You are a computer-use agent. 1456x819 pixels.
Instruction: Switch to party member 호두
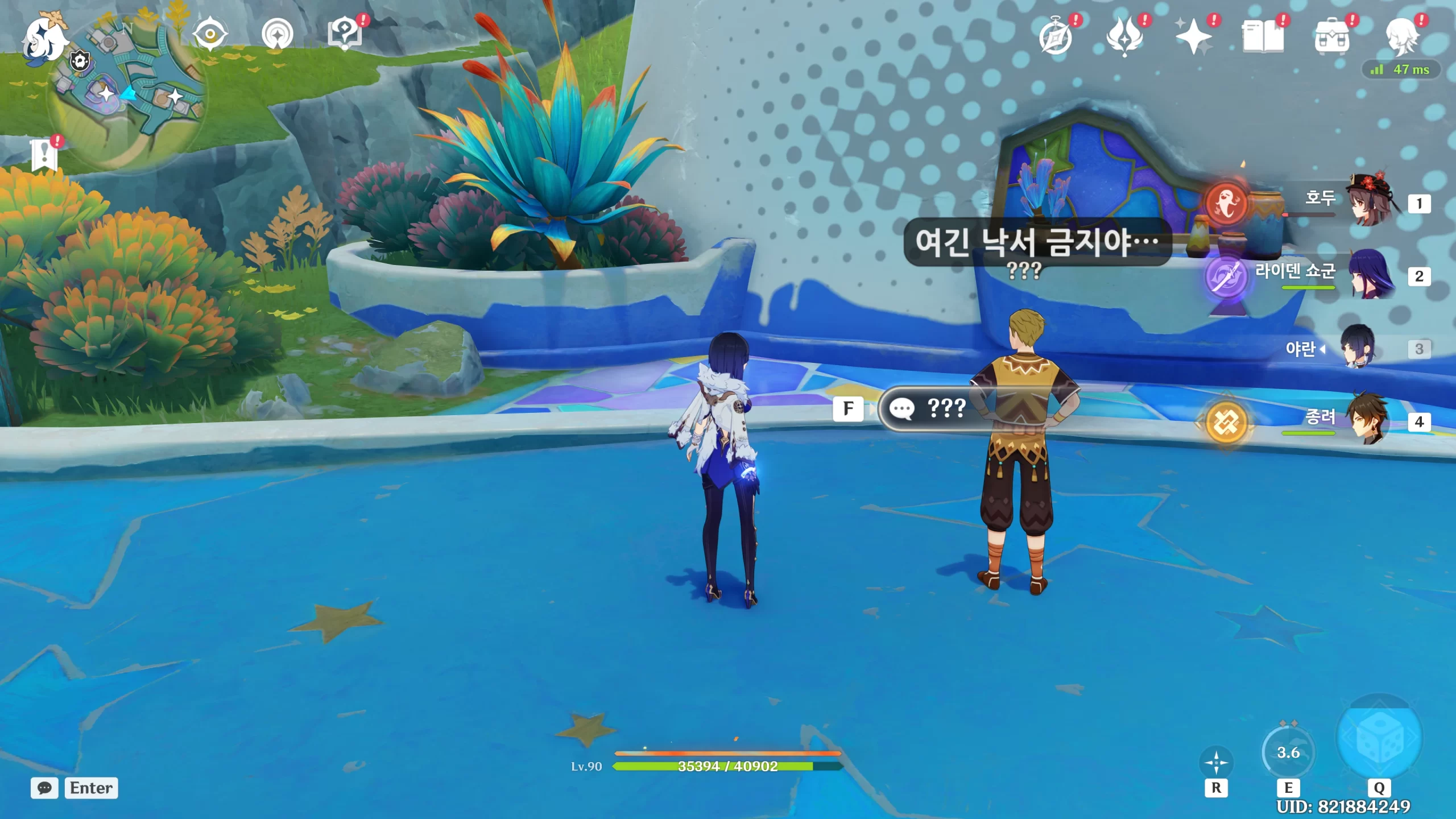(1370, 203)
